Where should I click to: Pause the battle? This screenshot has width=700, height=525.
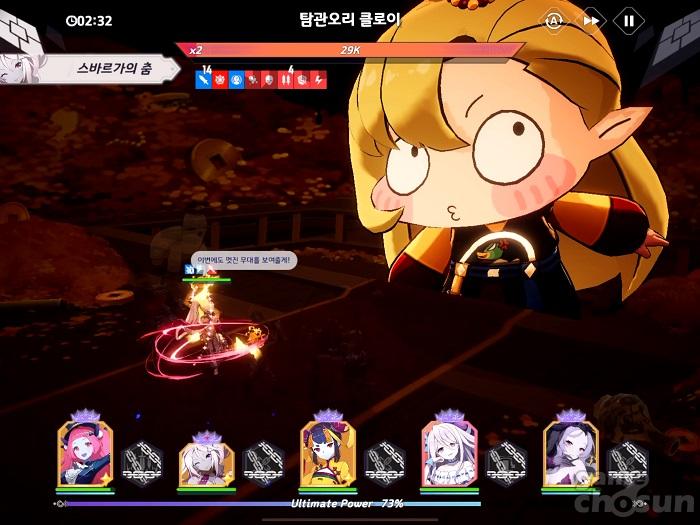pyautogui.click(x=629, y=20)
